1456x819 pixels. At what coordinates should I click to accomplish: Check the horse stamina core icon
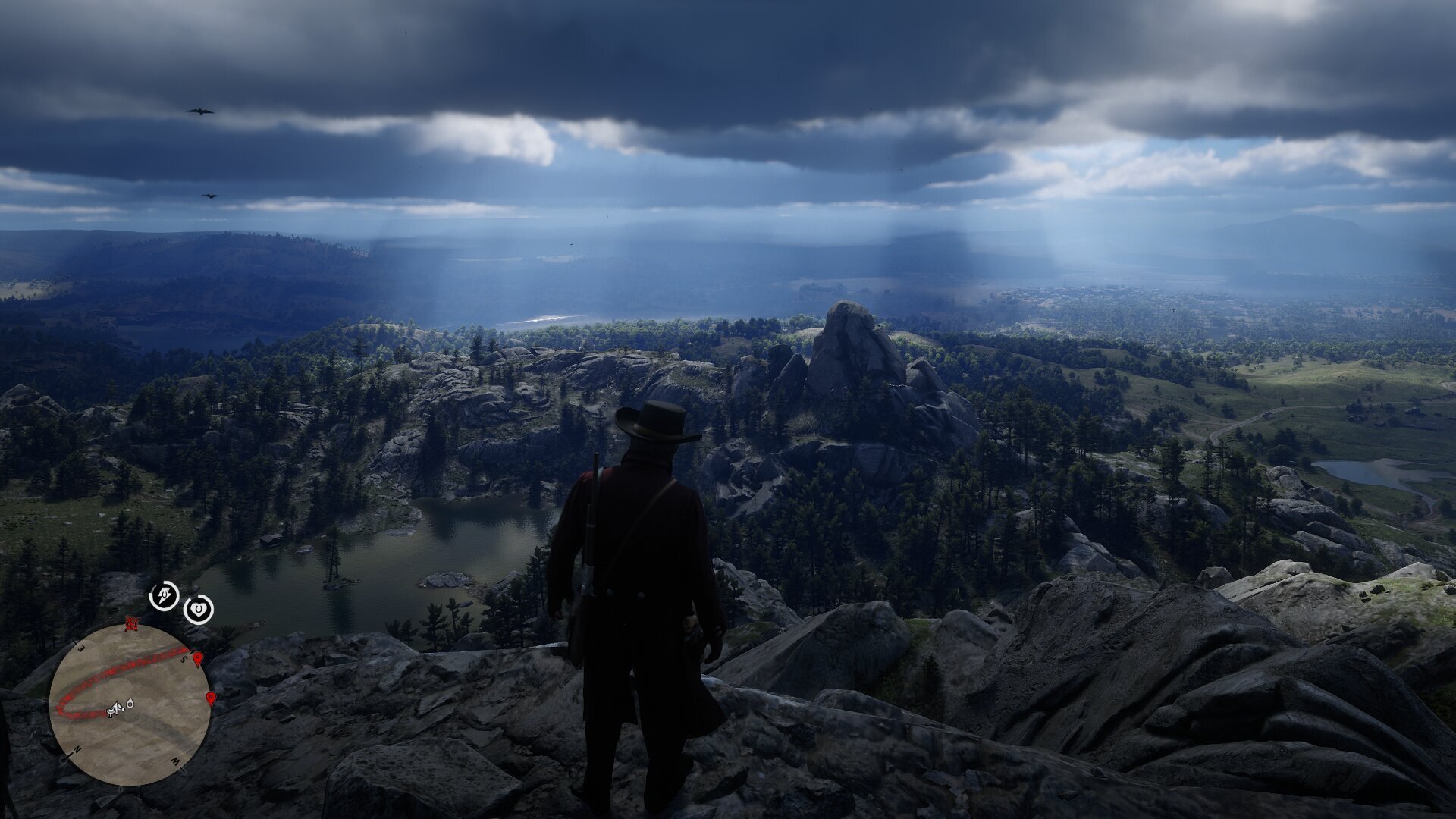(x=164, y=595)
